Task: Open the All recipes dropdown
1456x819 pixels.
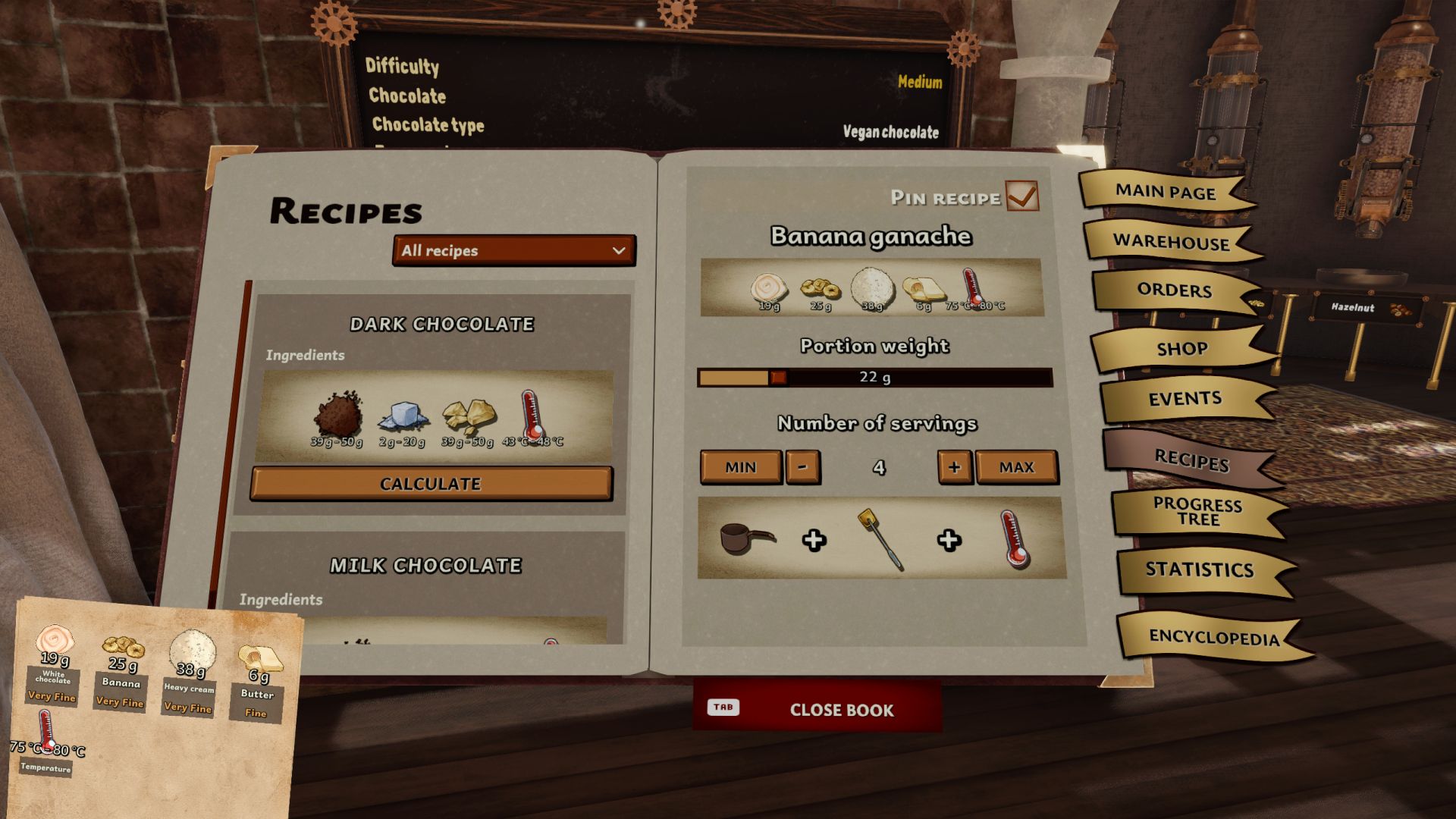Action: pyautogui.click(x=514, y=251)
